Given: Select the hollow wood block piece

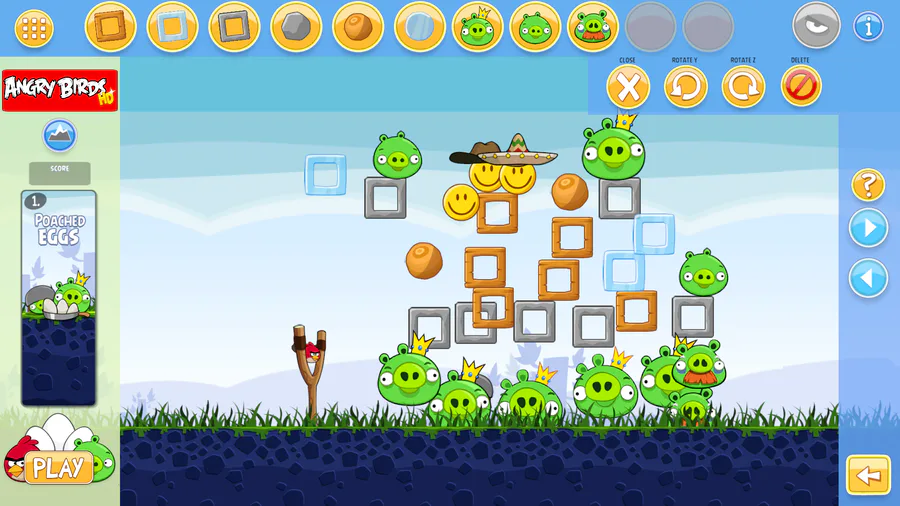Looking at the screenshot, I should point(110,27).
